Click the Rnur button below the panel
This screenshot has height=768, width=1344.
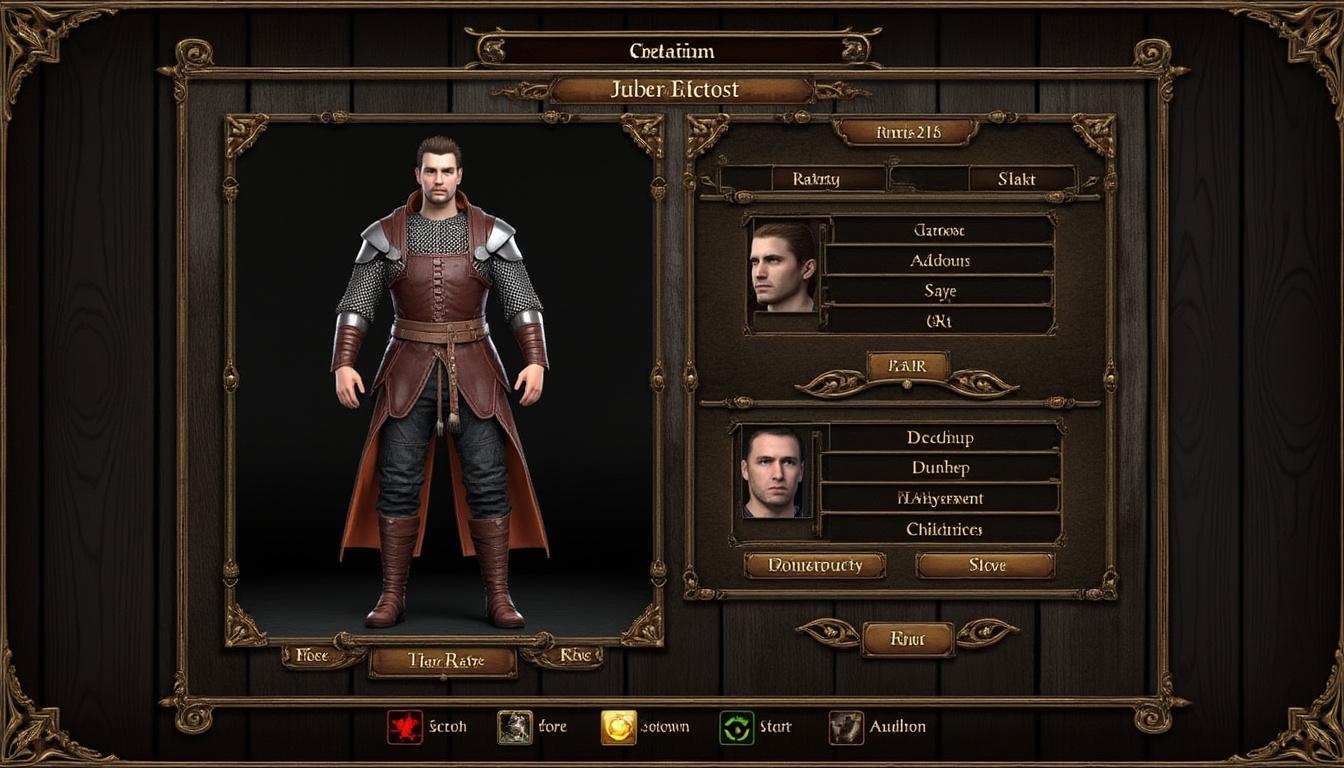click(x=907, y=638)
